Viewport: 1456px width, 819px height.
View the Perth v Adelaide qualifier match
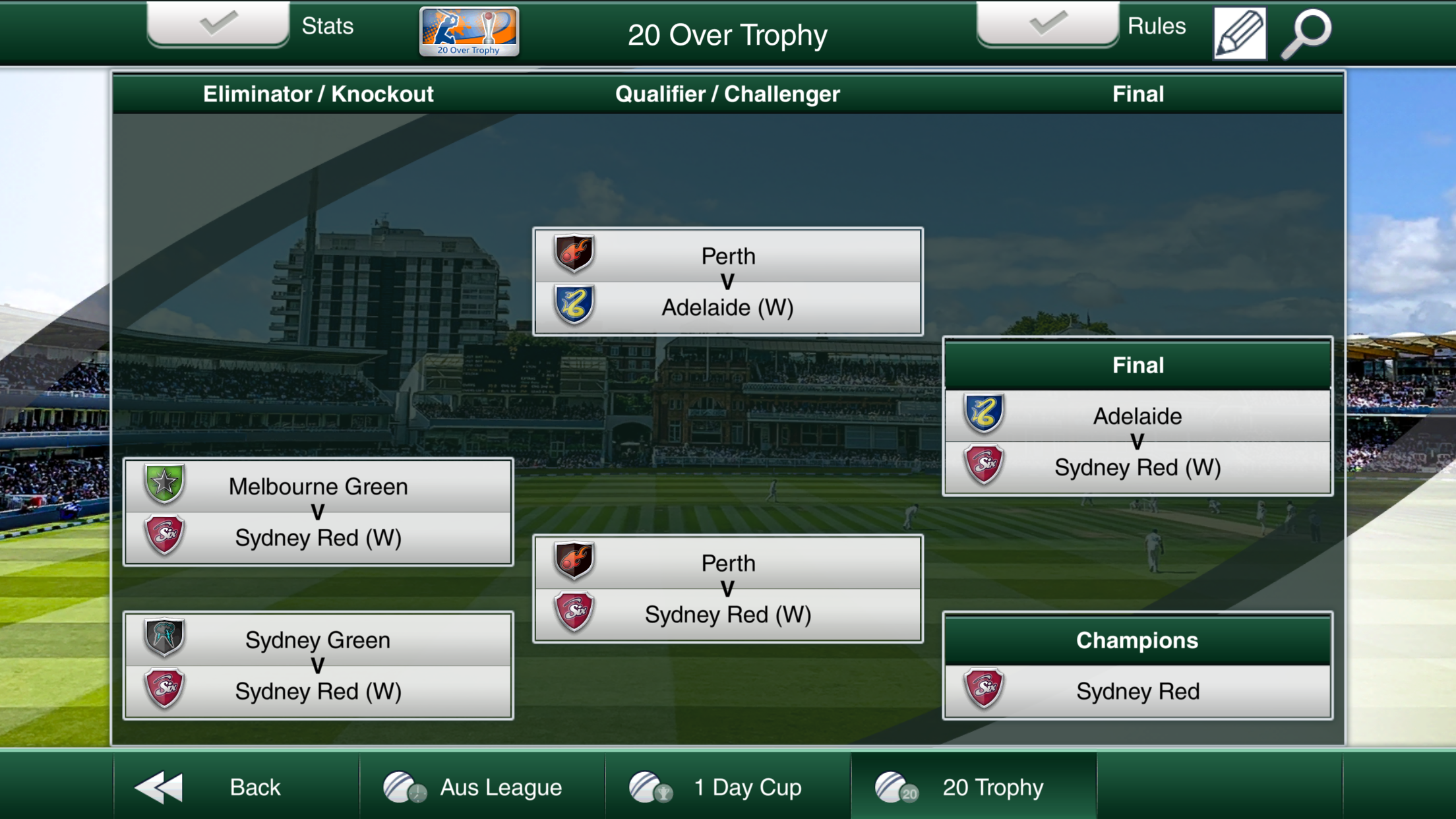(727, 282)
